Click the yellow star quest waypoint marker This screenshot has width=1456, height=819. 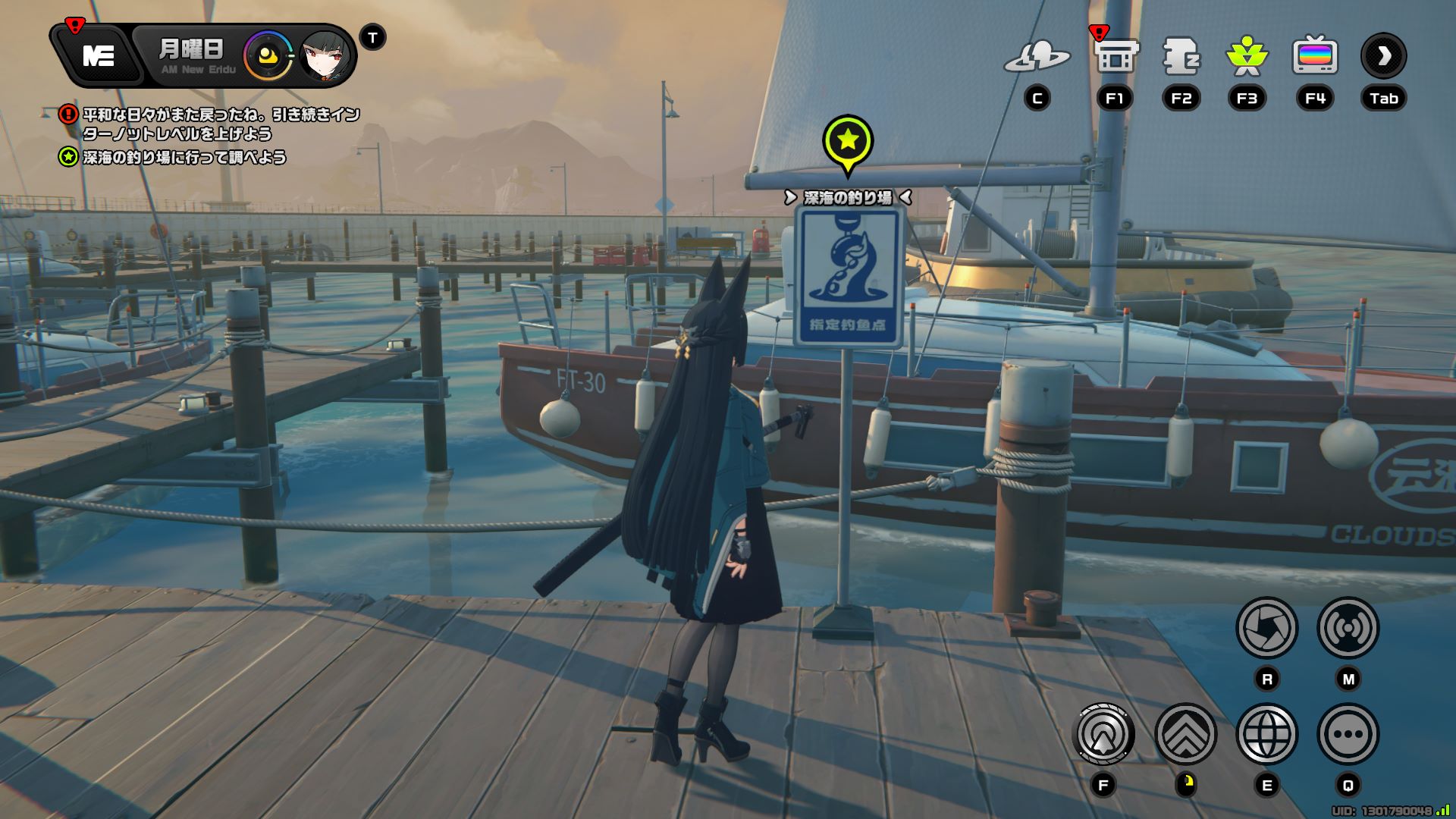(848, 141)
